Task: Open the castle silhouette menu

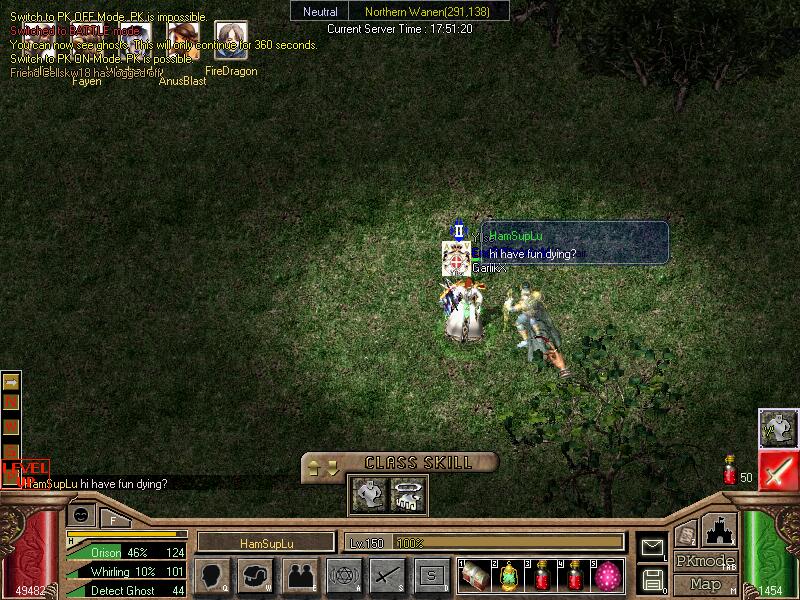Action: click(720, 530)
